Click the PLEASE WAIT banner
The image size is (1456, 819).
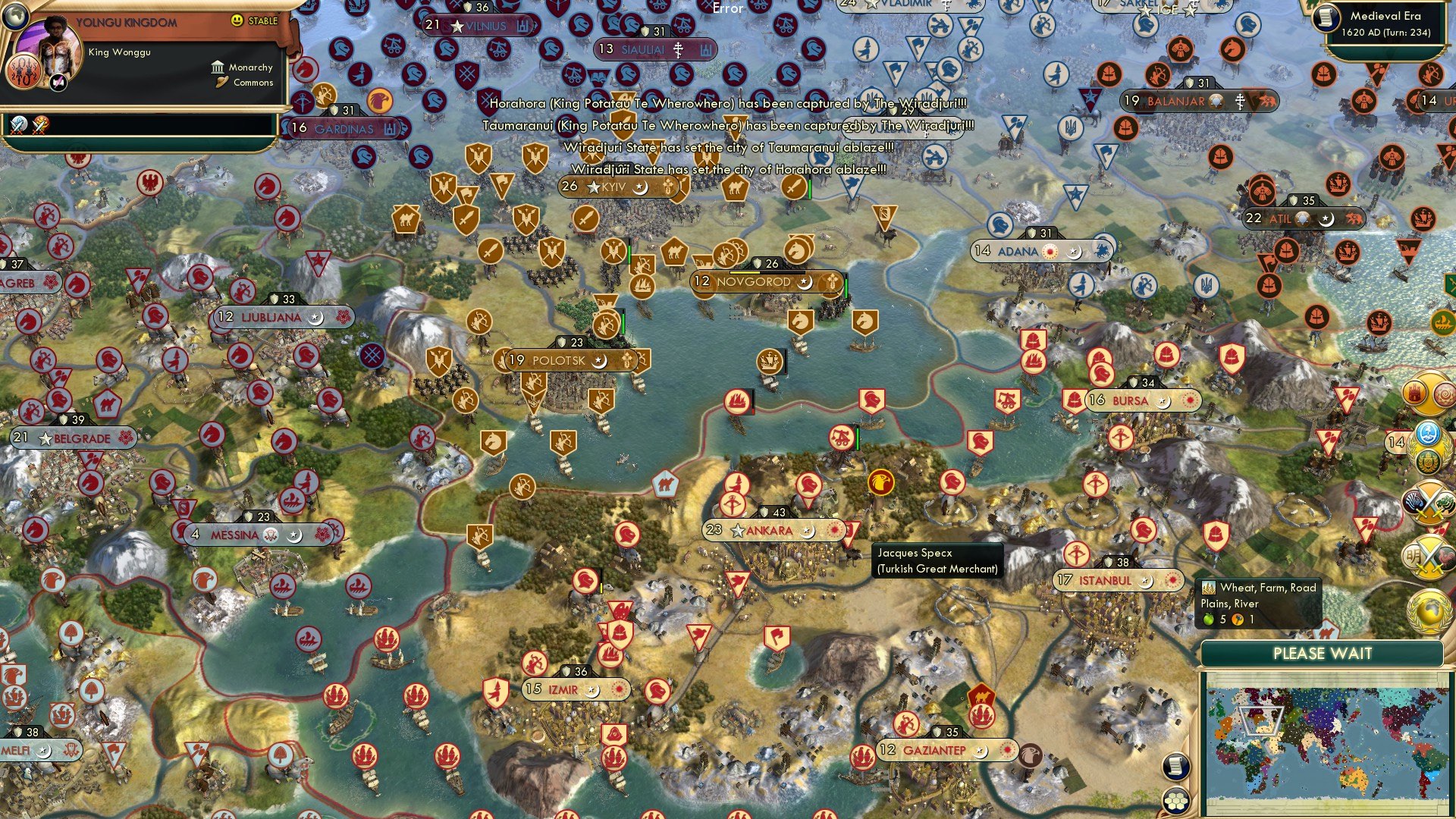click(1323, 653)
